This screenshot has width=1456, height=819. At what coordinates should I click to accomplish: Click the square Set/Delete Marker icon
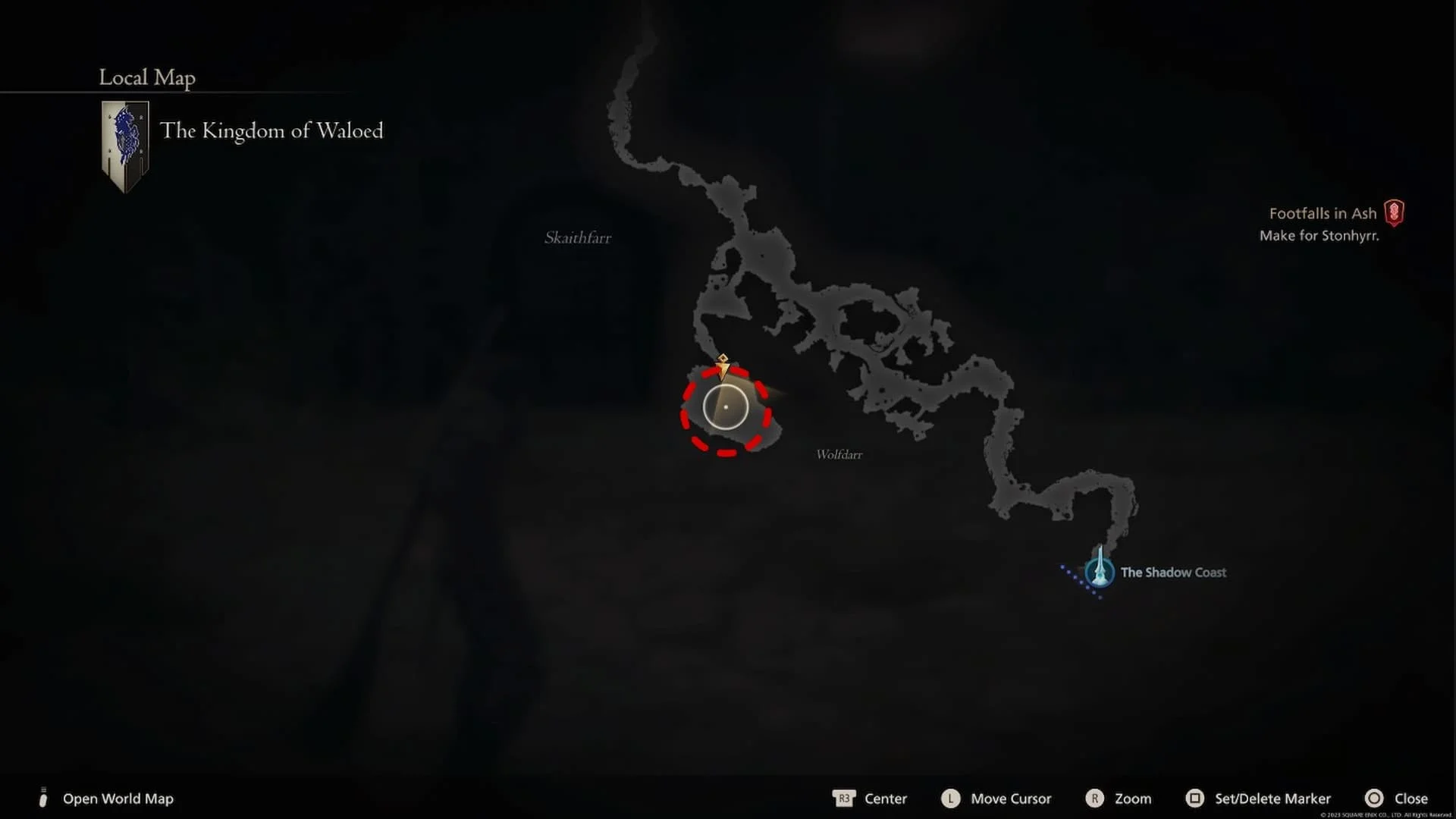click(1195, 799)
